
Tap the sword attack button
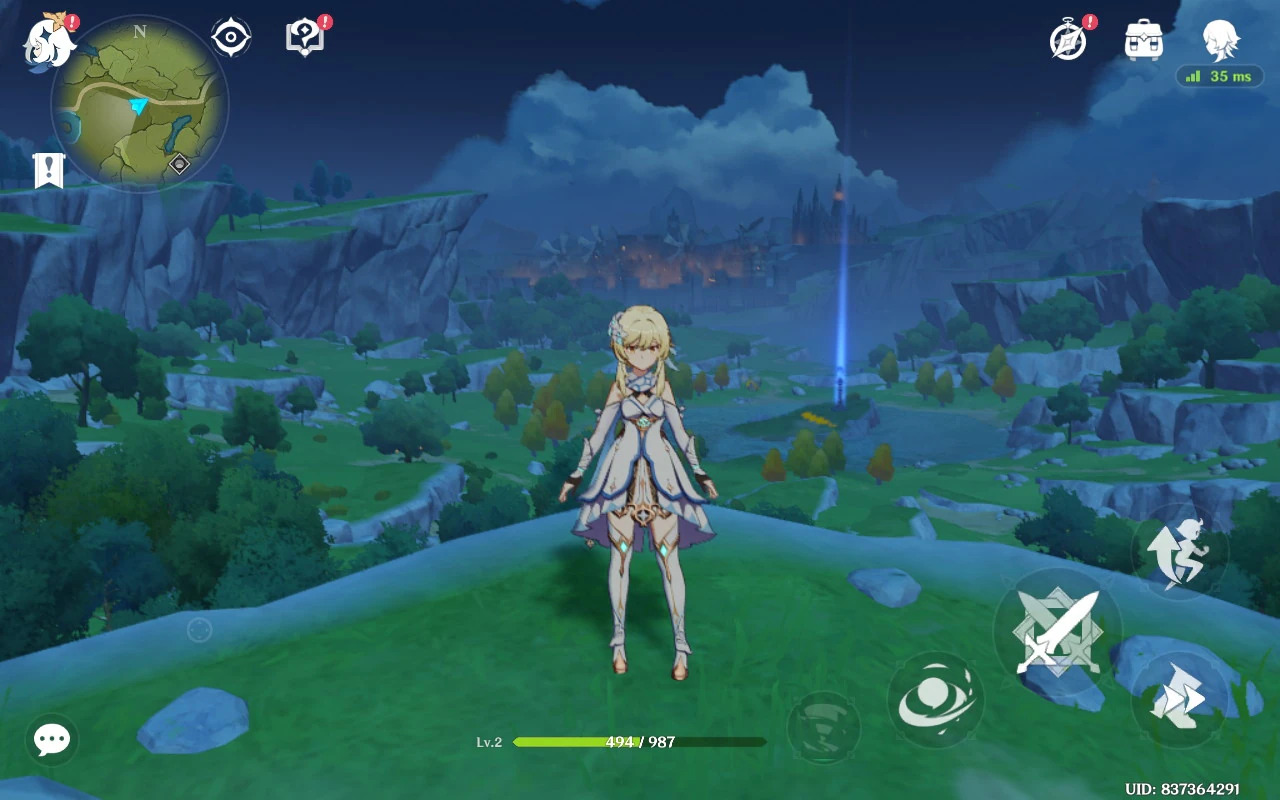point(1057,632)
